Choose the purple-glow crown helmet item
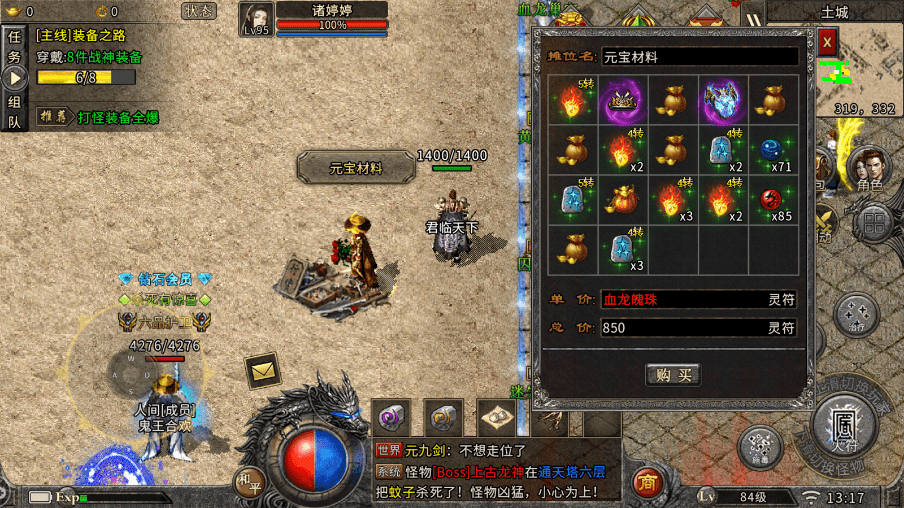904x508 pixels. tap(624, 100)
